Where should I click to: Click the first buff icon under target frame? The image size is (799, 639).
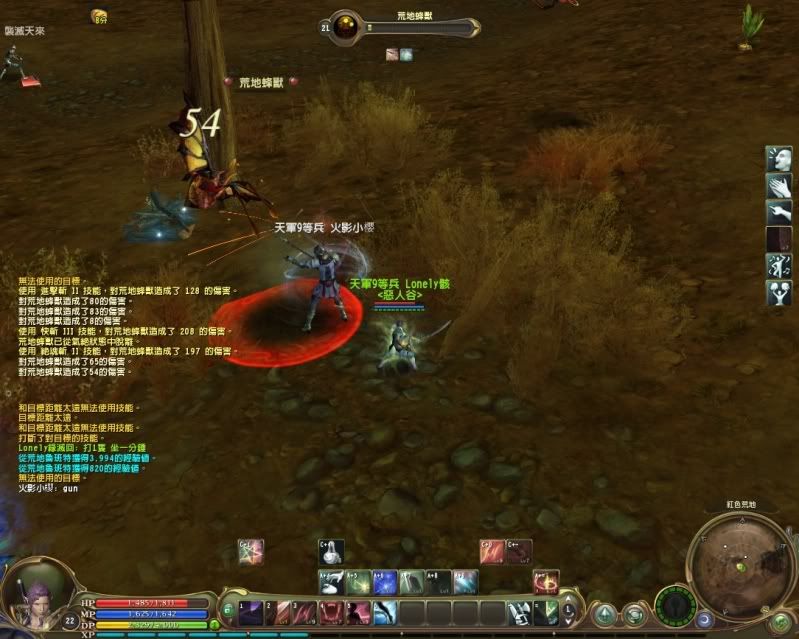point(393,55)
